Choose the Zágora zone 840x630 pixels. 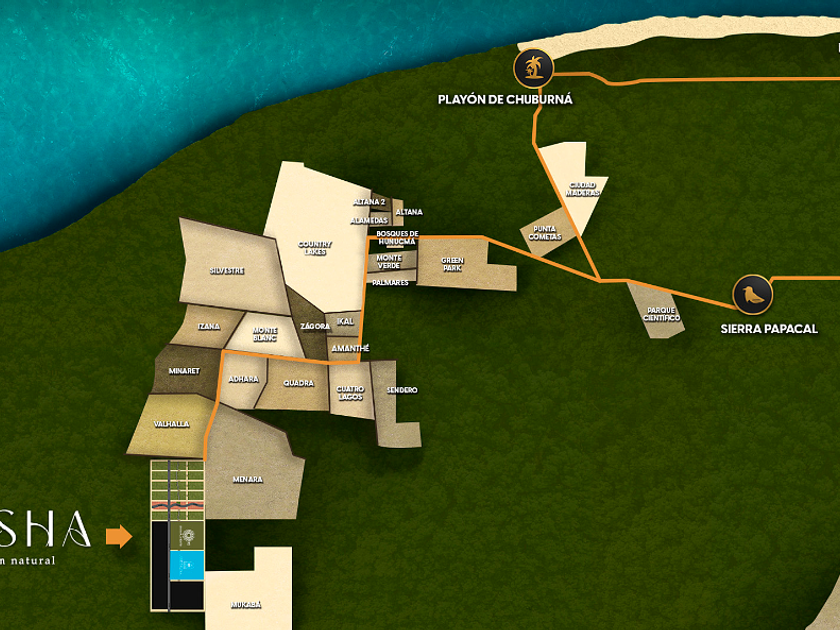314,326
